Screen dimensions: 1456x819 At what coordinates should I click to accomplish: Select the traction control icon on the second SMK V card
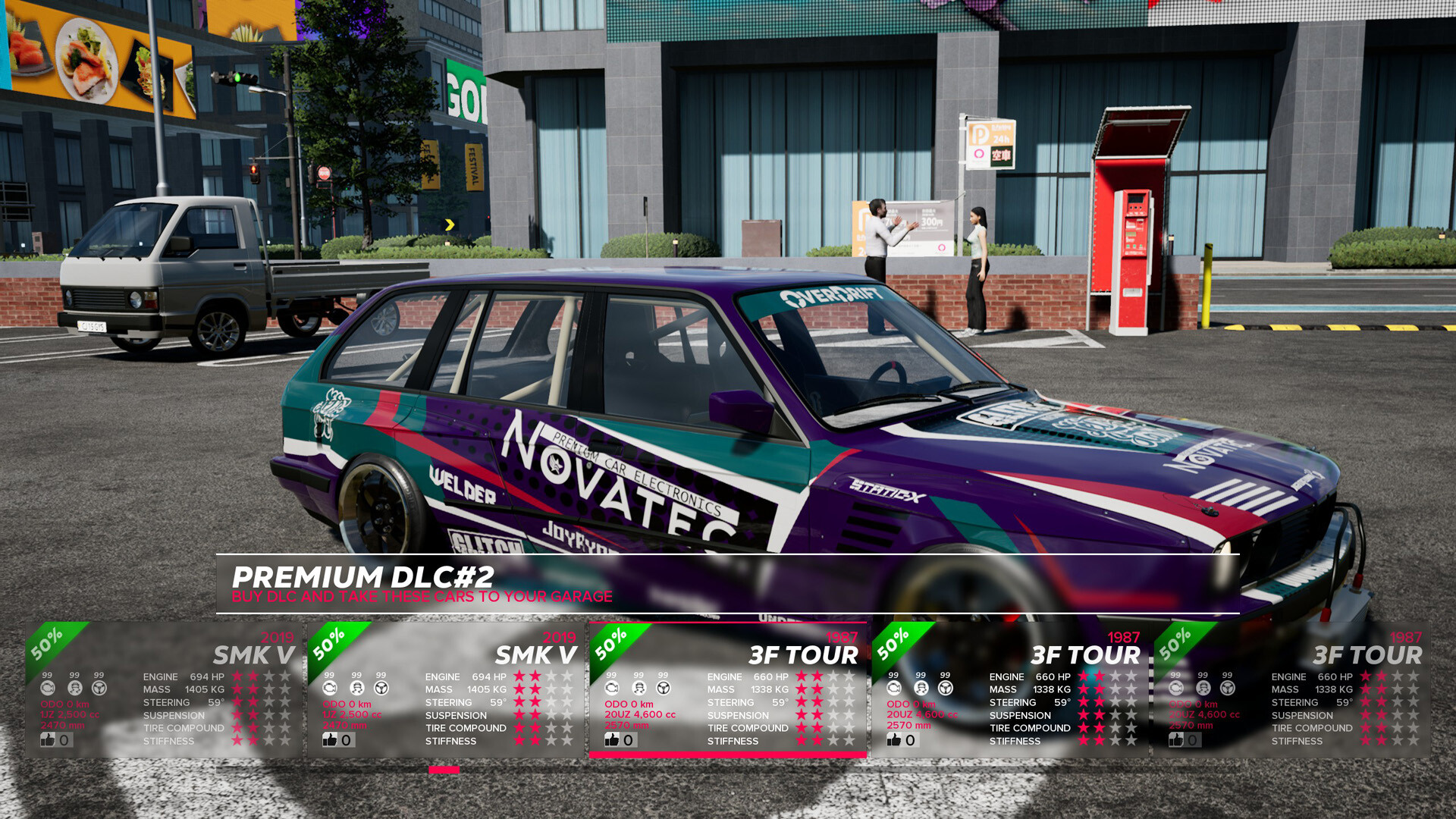pyautogui.click(x=357, y=688)
